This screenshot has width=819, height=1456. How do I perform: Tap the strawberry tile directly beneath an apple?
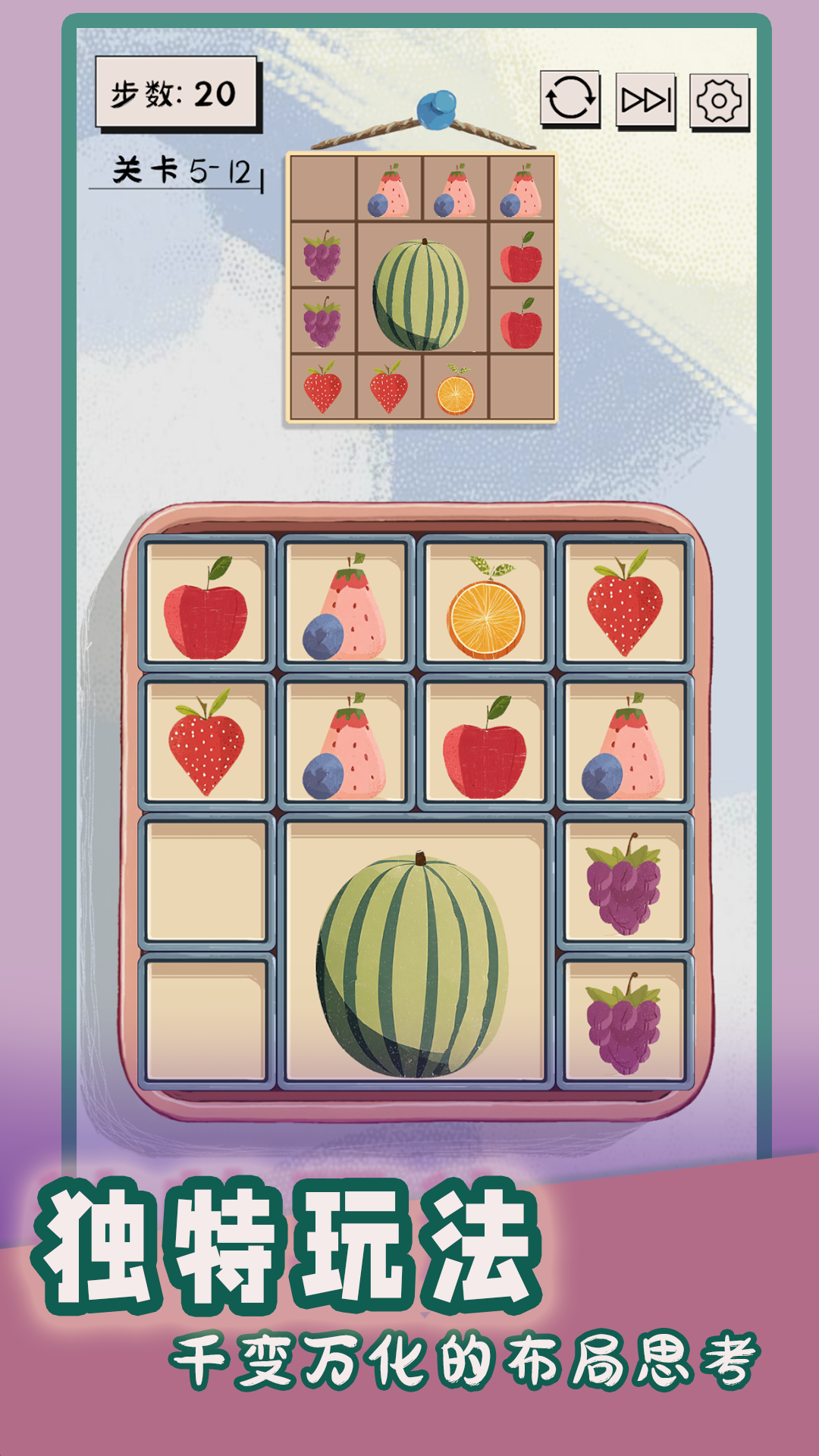point(206,742)
